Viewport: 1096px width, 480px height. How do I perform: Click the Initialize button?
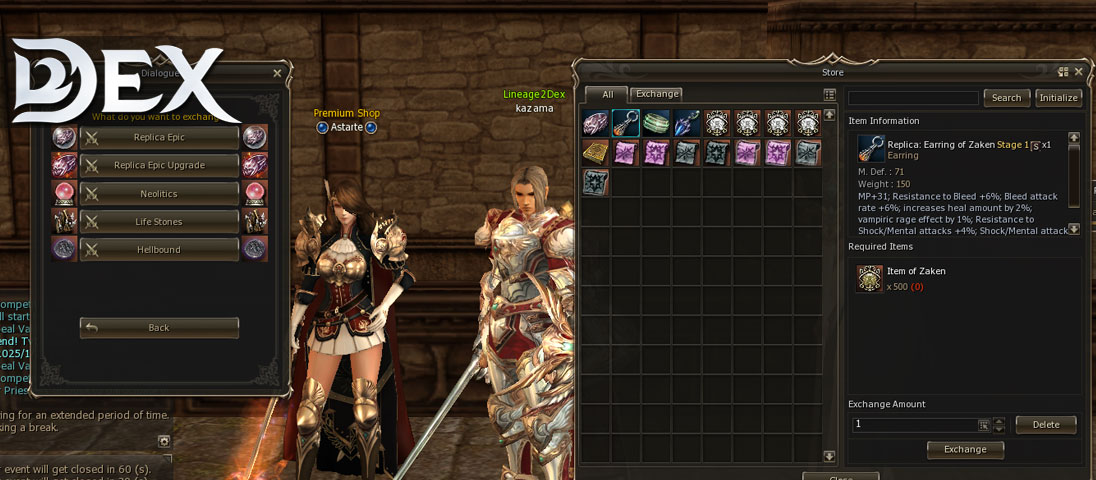tap(1058, 98)
